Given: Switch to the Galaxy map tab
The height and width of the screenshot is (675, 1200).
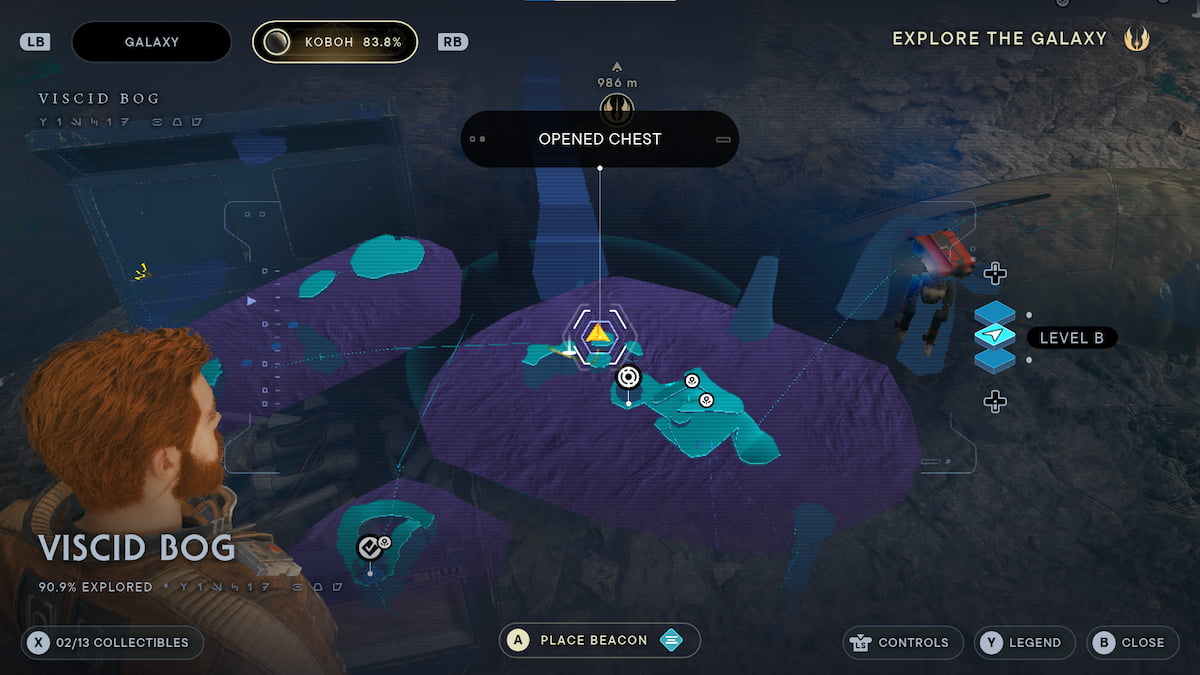Looking at the screenshot, I should (x=151, y=42).
